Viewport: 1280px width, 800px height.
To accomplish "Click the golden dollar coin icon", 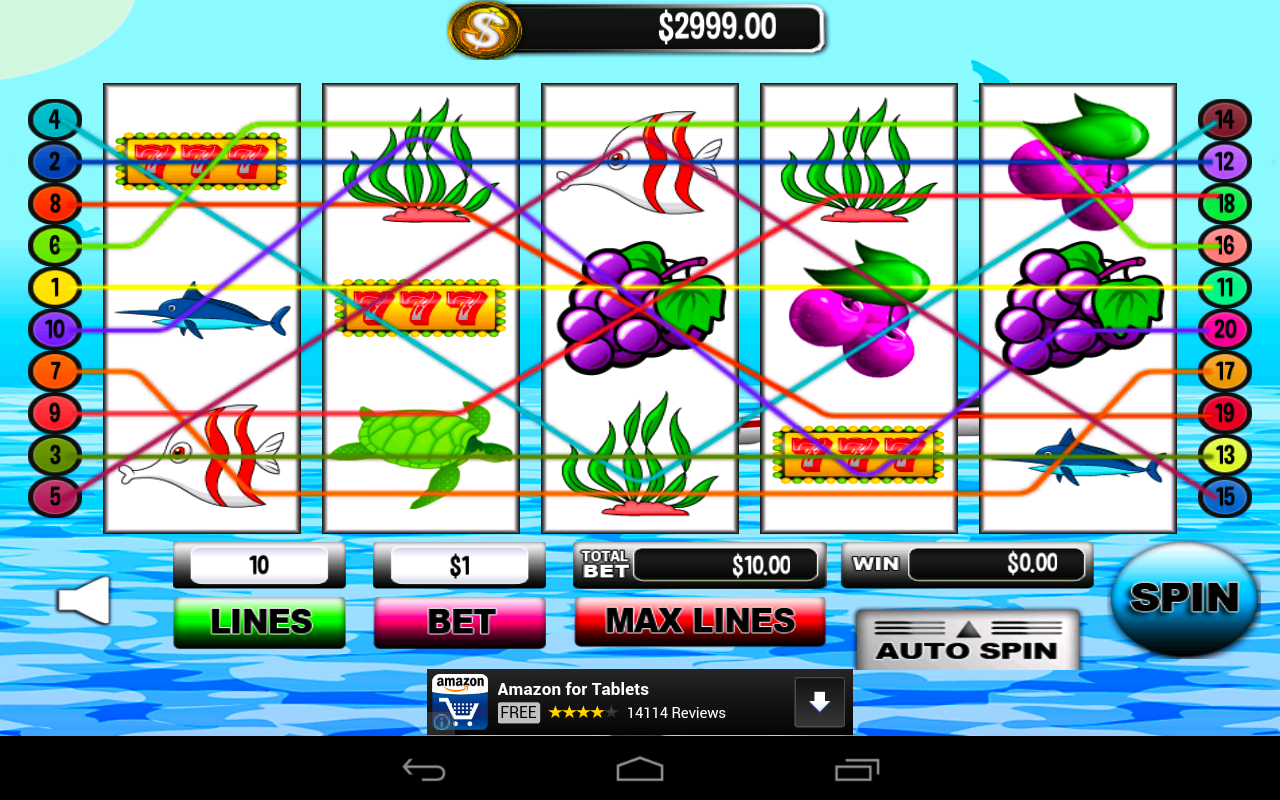I will pos(486,29).
